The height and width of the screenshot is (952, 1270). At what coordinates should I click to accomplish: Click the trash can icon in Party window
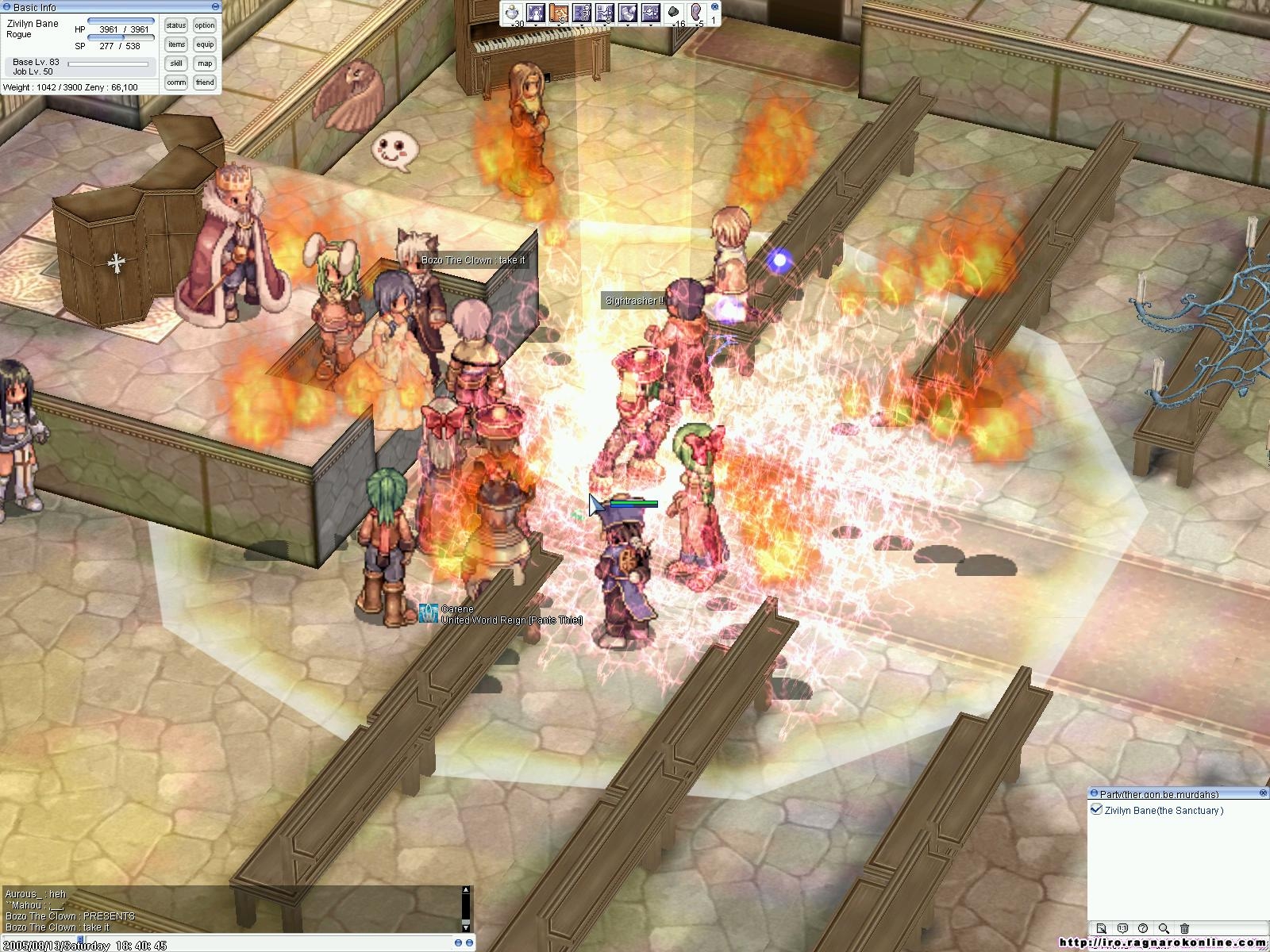pos(1184,928)
